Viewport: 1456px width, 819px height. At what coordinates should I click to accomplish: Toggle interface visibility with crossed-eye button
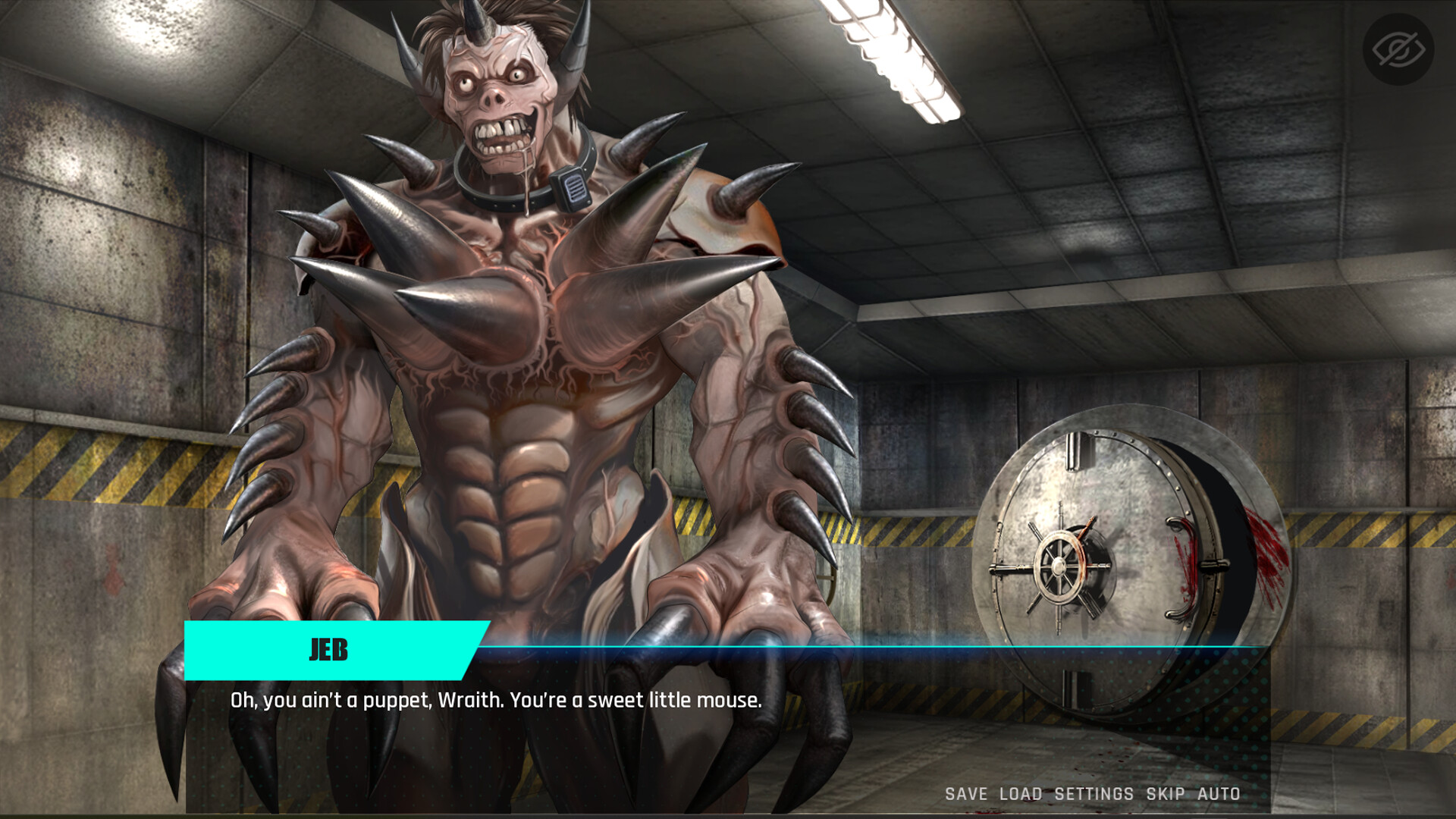[x=1398, y=47]
